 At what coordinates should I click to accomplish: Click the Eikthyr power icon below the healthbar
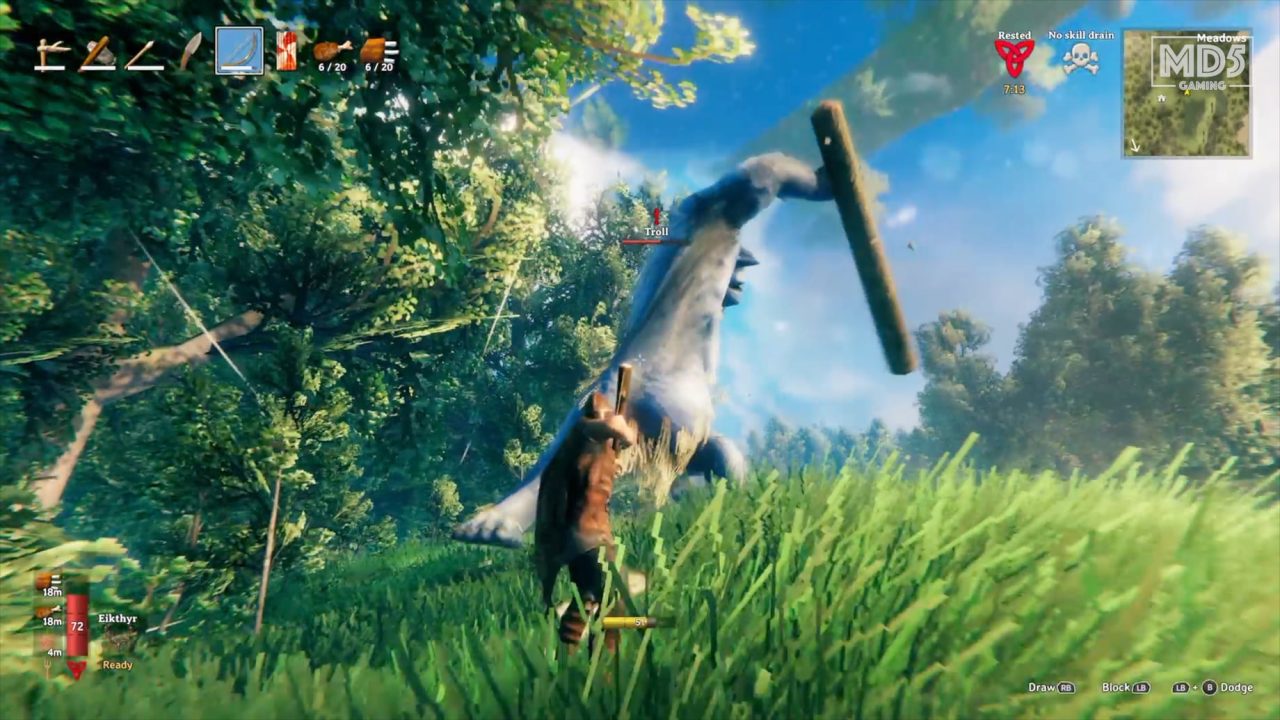click(x=78, y=669)
